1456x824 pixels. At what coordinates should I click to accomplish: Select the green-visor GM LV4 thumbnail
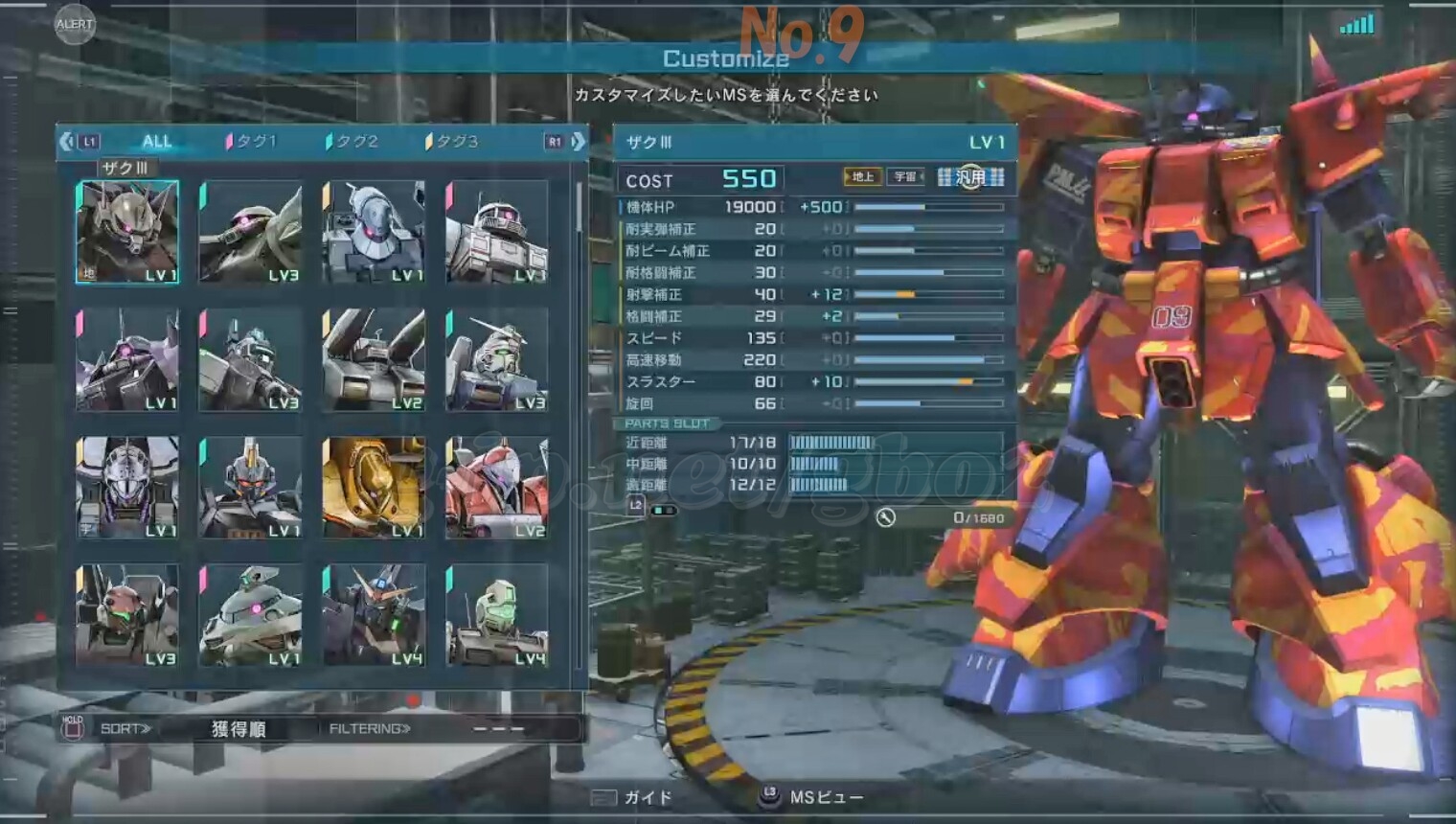pyautogui.click(x=496, y=615)
